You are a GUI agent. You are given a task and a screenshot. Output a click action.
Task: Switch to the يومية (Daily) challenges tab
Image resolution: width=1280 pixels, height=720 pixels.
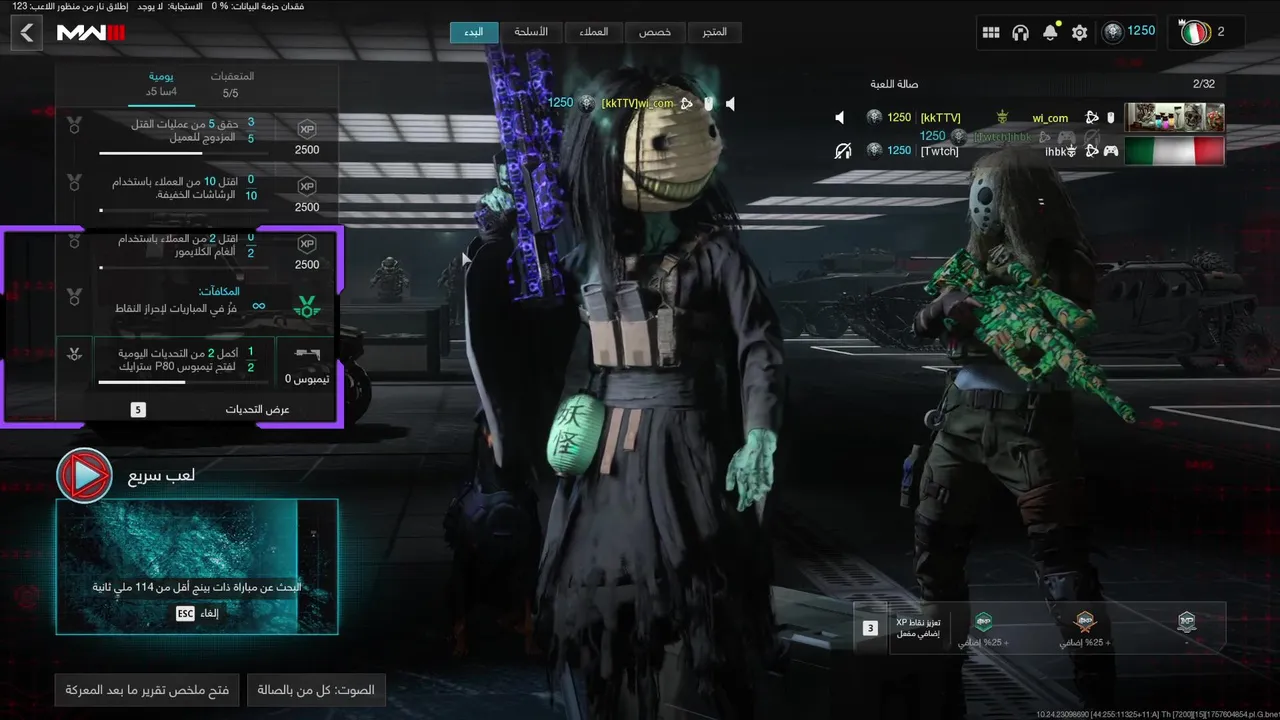pyautogui.click(x=162, y=84)
